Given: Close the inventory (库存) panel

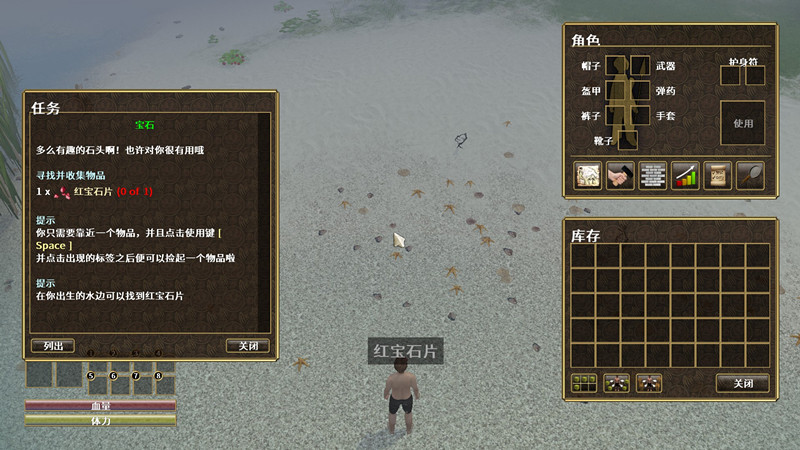Looking at the screenshot, I should point(742,383).
